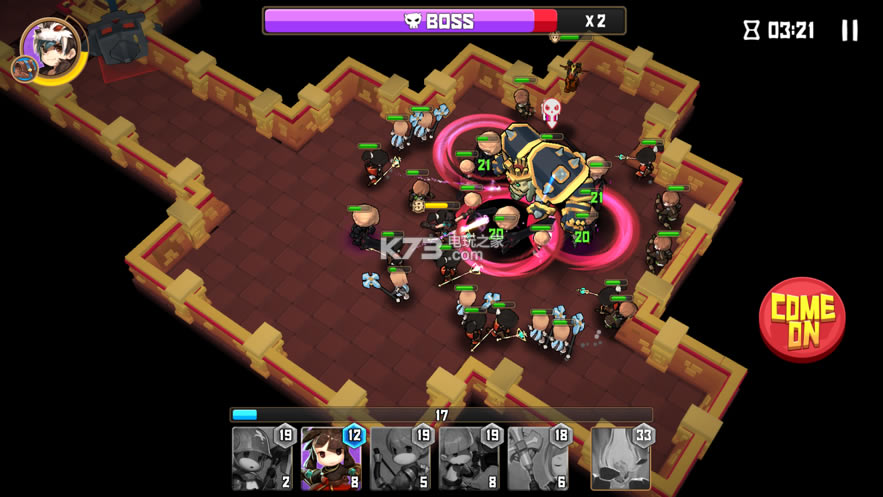Select the helmeted soldier card costing 19
The image size is (883, 497).
point(262,458)
